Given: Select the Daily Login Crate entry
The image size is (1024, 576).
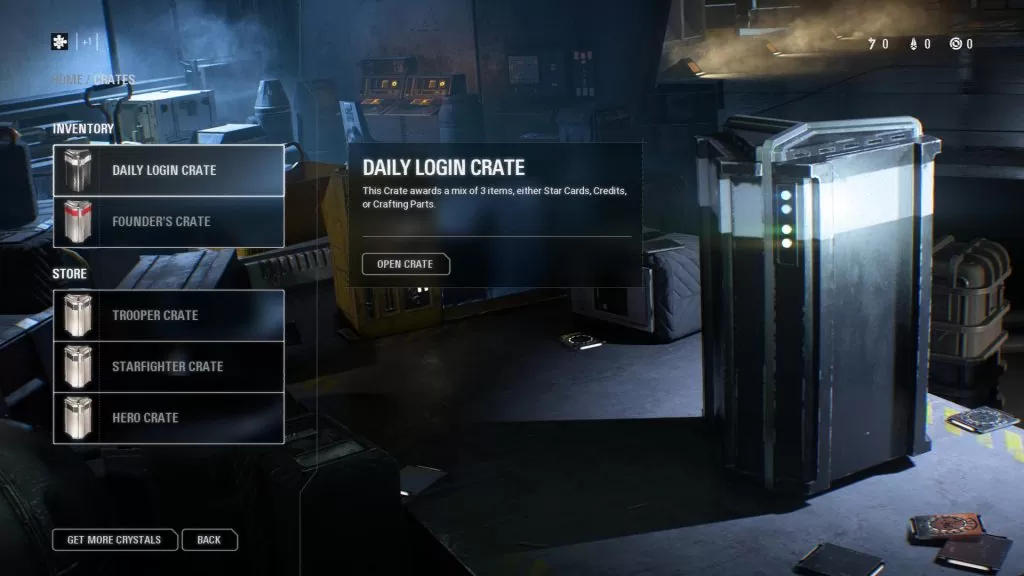Looking at the screenshot, I should (x=168, y=170).
